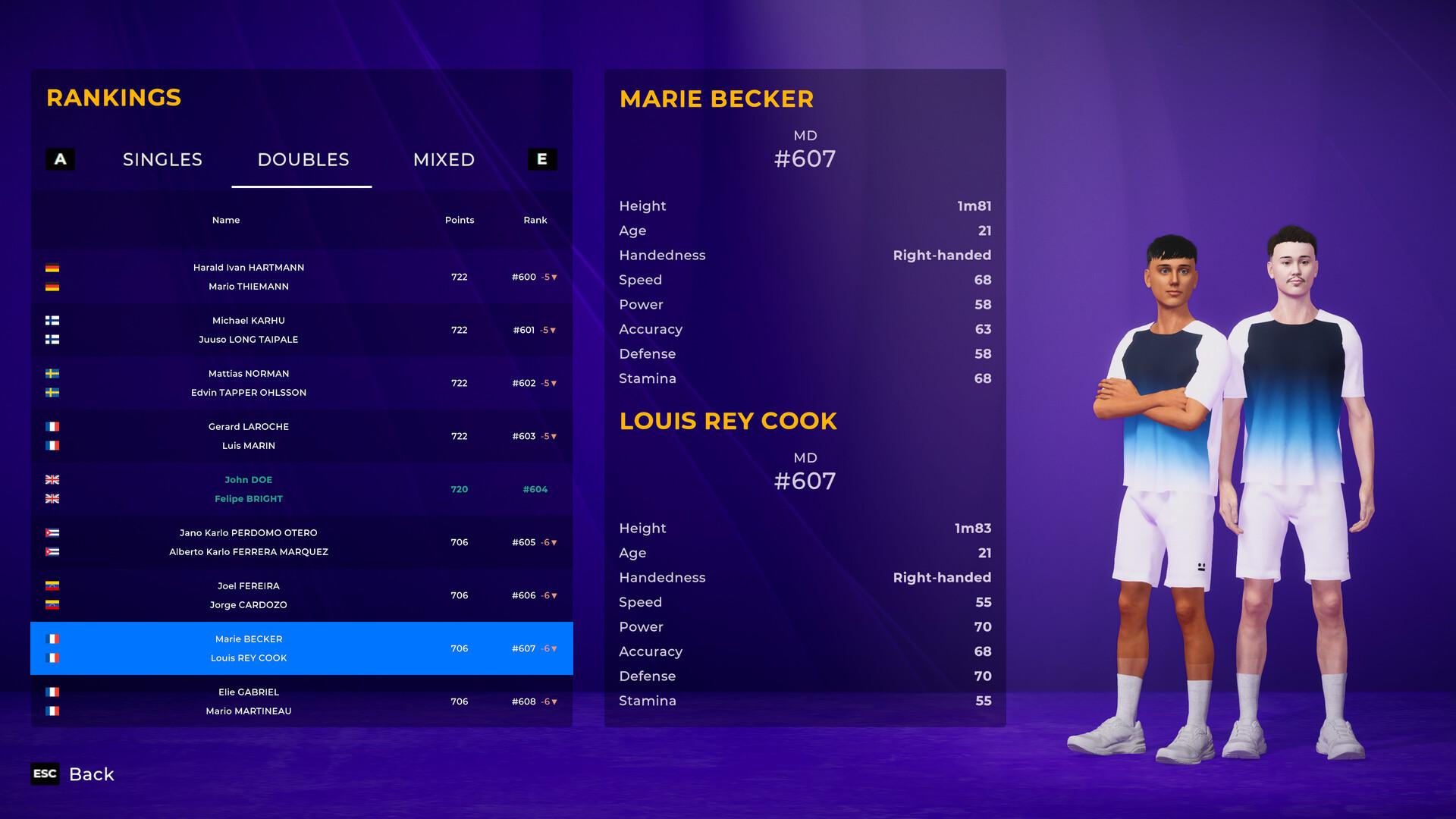The width and height of the screenshot is (1456, 819).
Task: Click the UK flag next to John Doe
Action: point(52,479)
